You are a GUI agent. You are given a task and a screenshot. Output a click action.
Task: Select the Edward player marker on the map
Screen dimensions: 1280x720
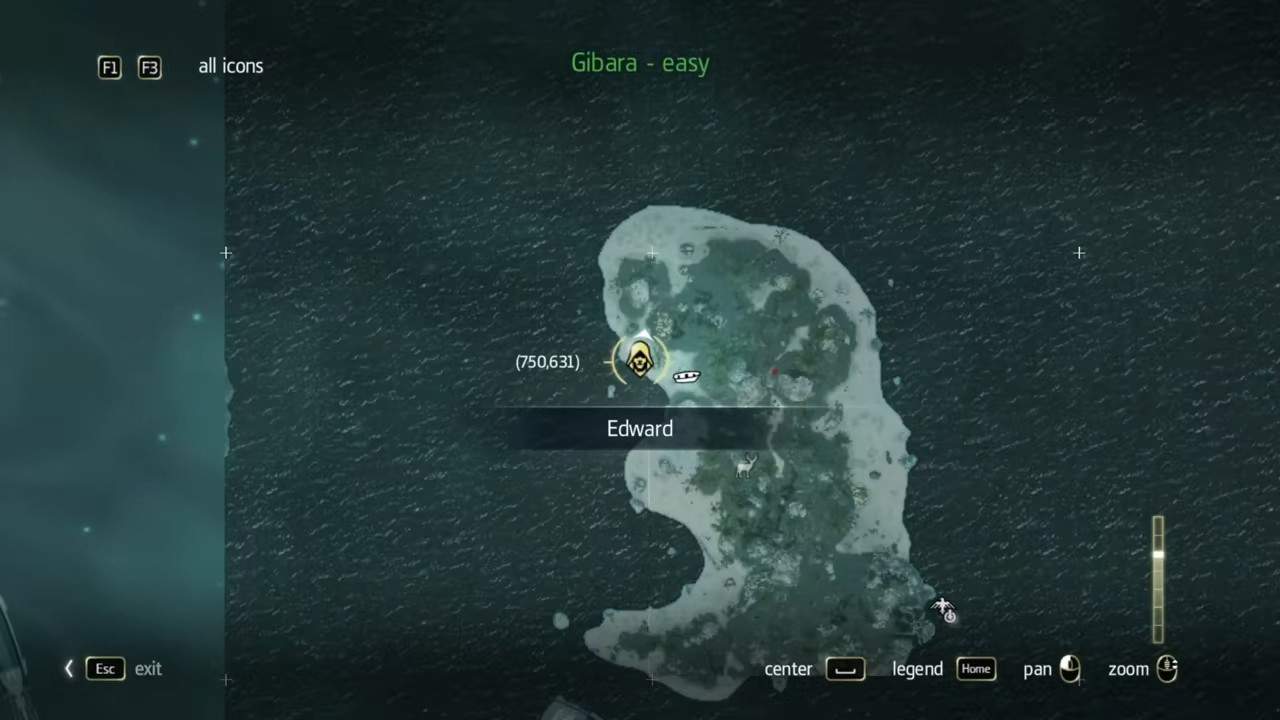[639, 360]
